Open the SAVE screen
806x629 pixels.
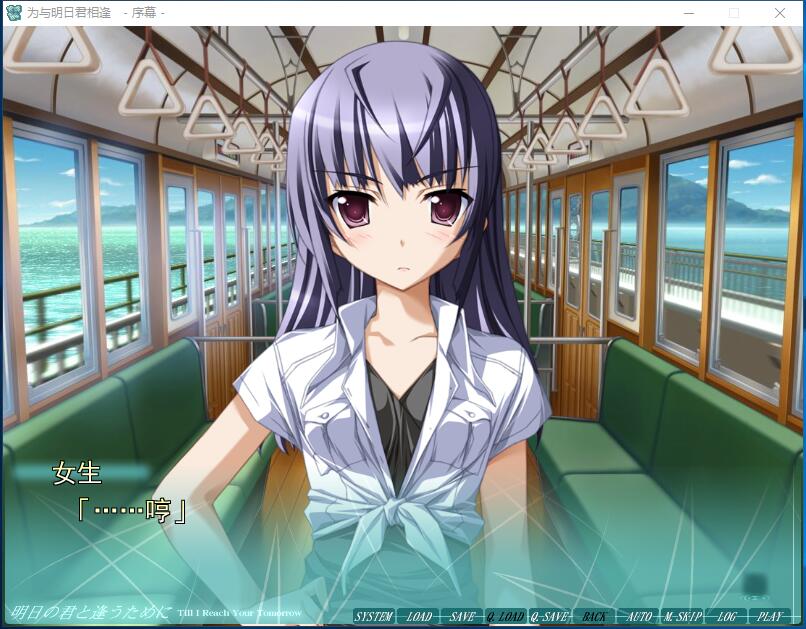coord(462,617)
